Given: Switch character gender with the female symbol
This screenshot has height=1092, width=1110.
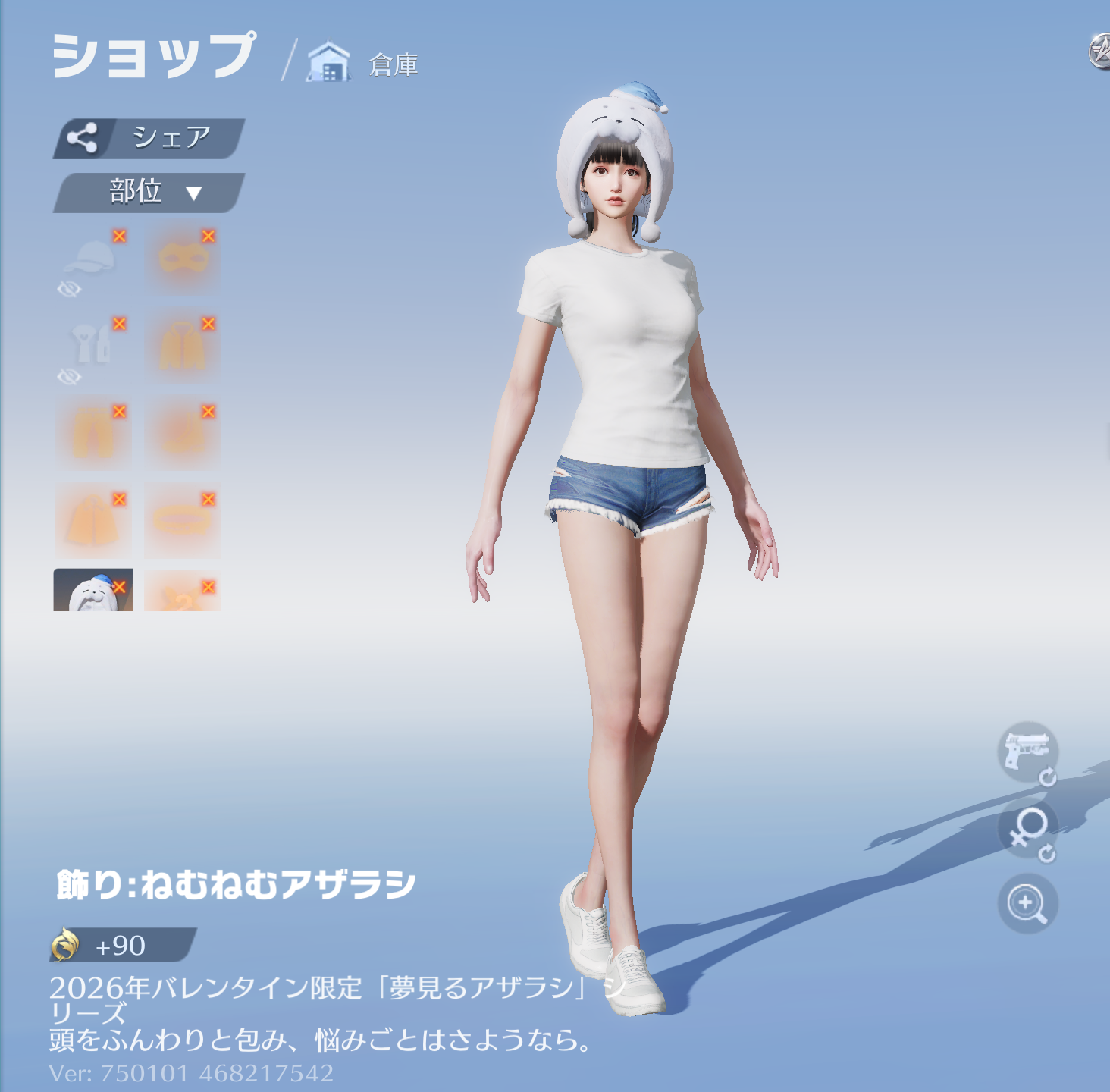Looking at the screenshot, I should tap(1027, 829).
